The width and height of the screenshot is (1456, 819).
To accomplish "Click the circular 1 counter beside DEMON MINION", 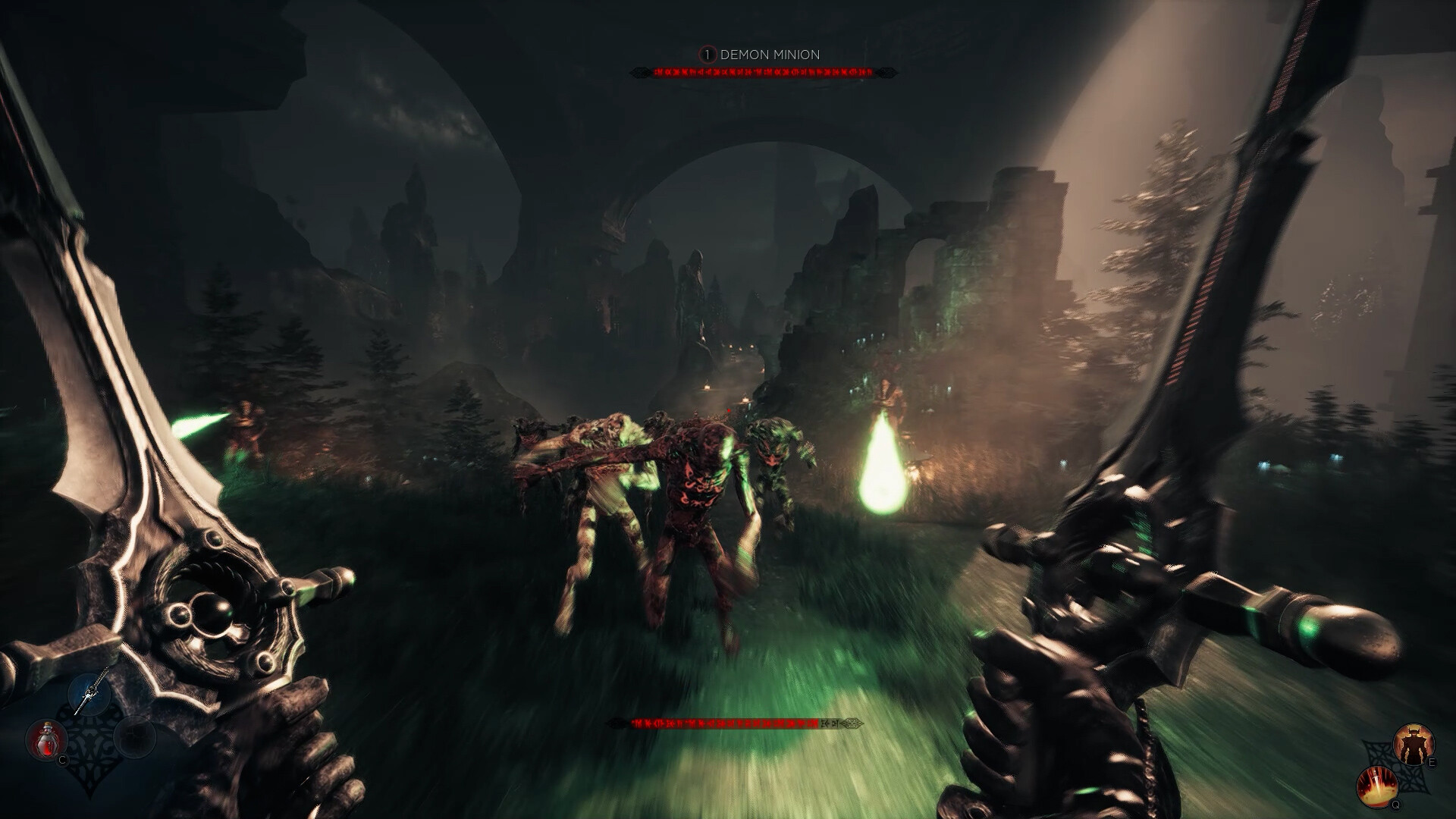I will coord(707,54).
